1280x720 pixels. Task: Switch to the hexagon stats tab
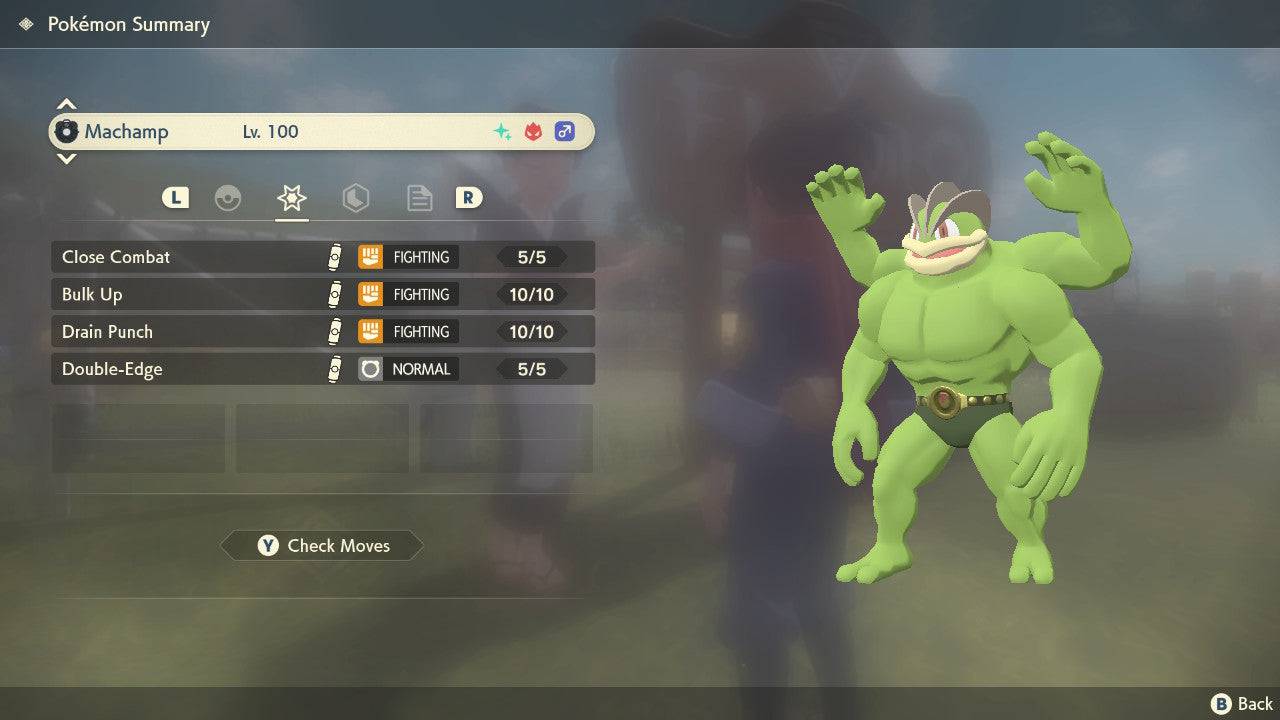tap(355, 198)
